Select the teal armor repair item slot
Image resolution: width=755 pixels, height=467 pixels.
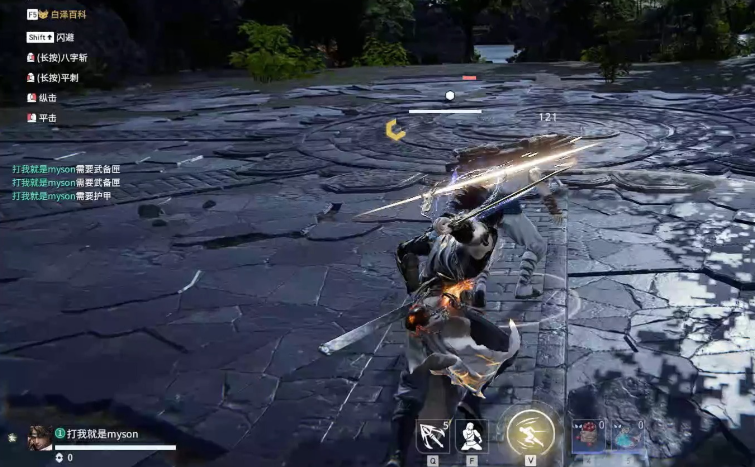coord(628,435)
